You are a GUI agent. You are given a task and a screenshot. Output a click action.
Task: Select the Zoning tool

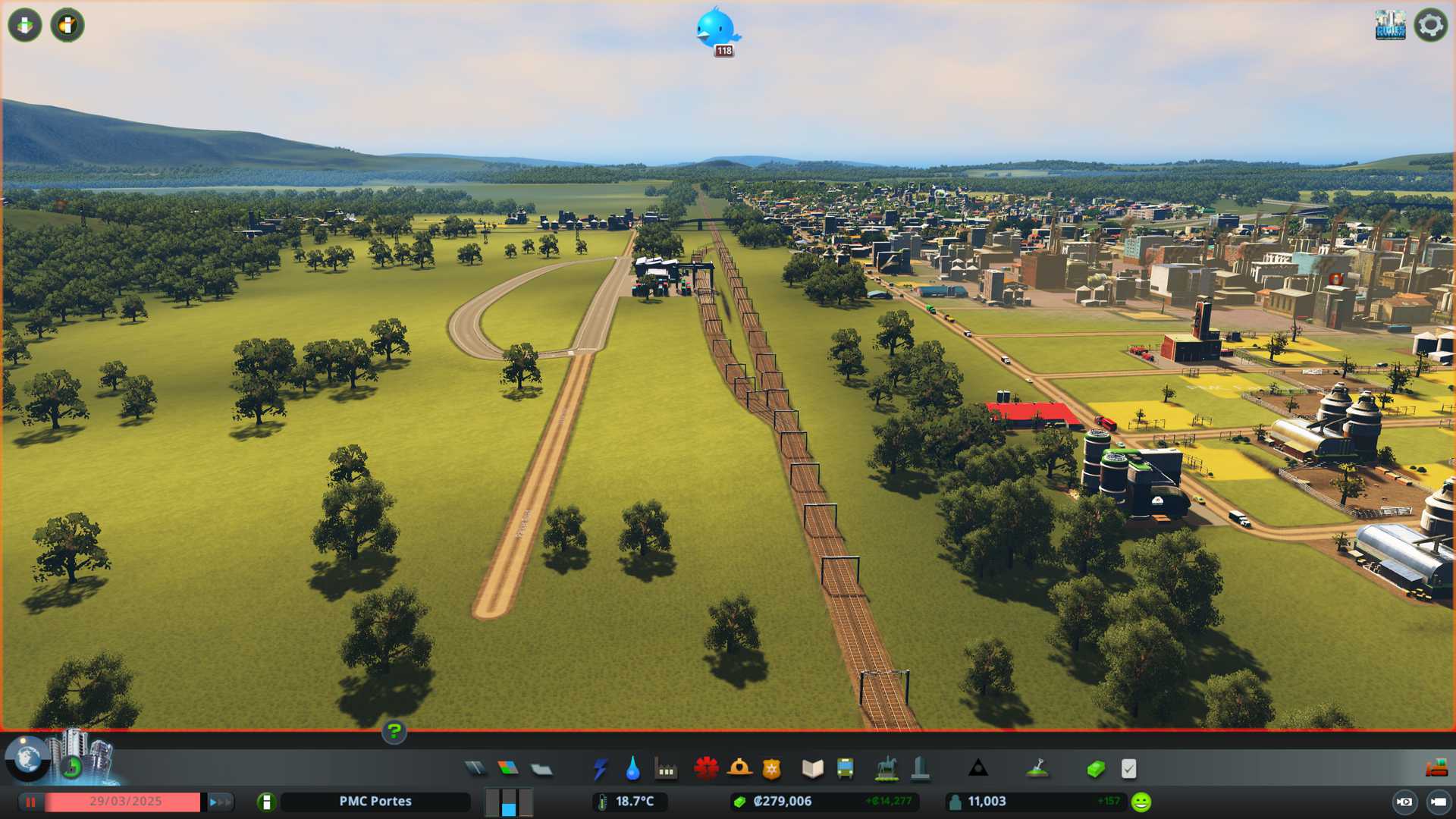tap(508, 769)
